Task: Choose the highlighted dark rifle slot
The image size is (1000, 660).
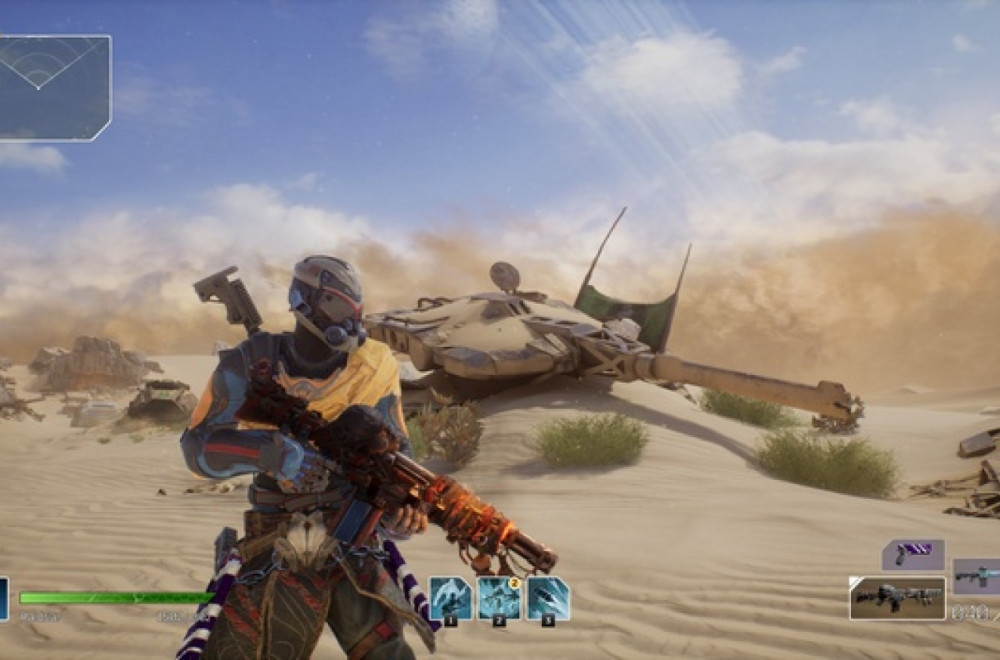Action: click(x=897, y=598)
